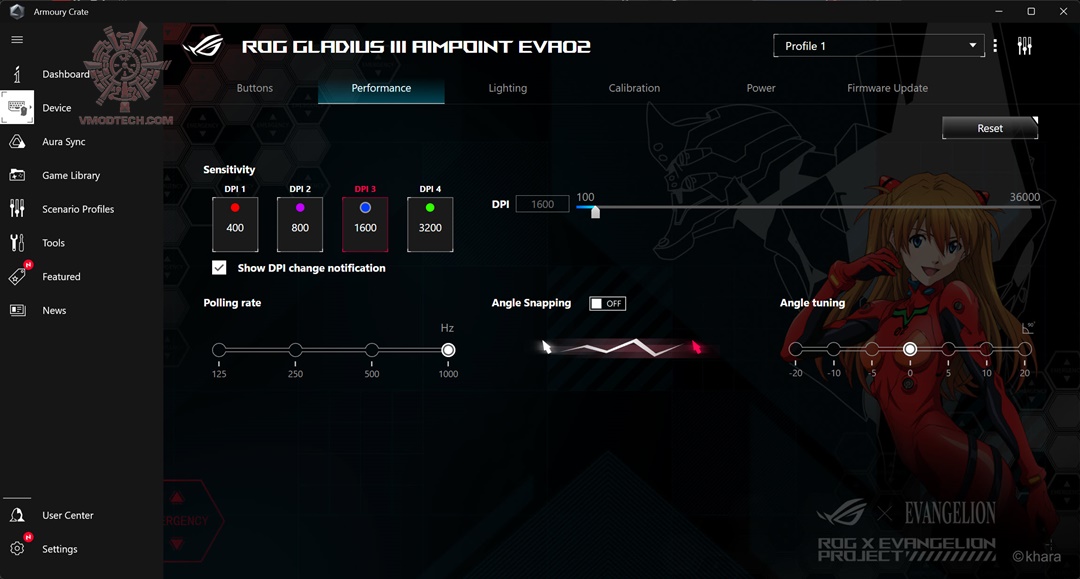This screenshot has height=579, width=1080.
Task: Uncheck Show DPI change notification
Action: (x=219, y=268)
